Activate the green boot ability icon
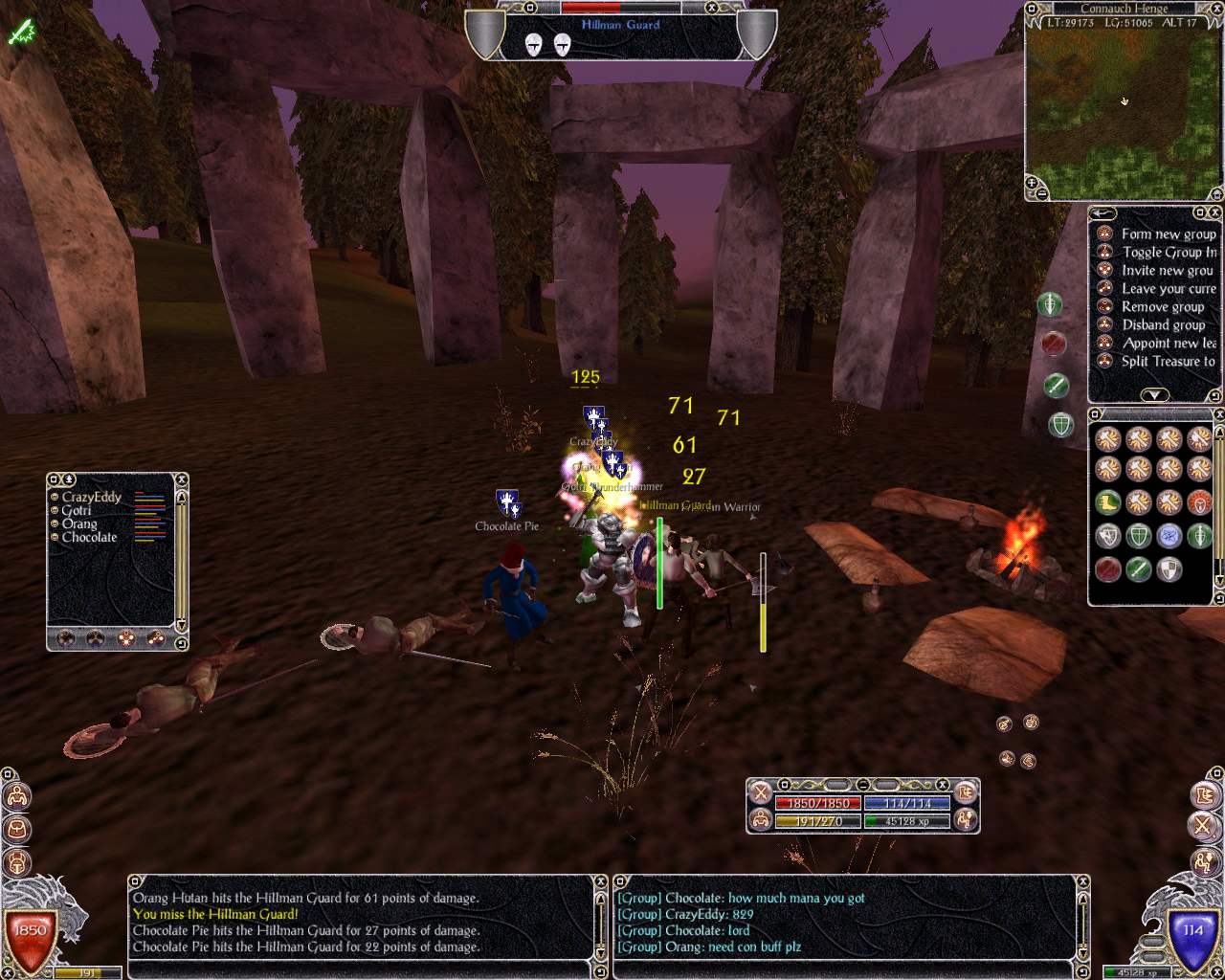Viewport: 1225px width, 980px height. point(1108,501)
